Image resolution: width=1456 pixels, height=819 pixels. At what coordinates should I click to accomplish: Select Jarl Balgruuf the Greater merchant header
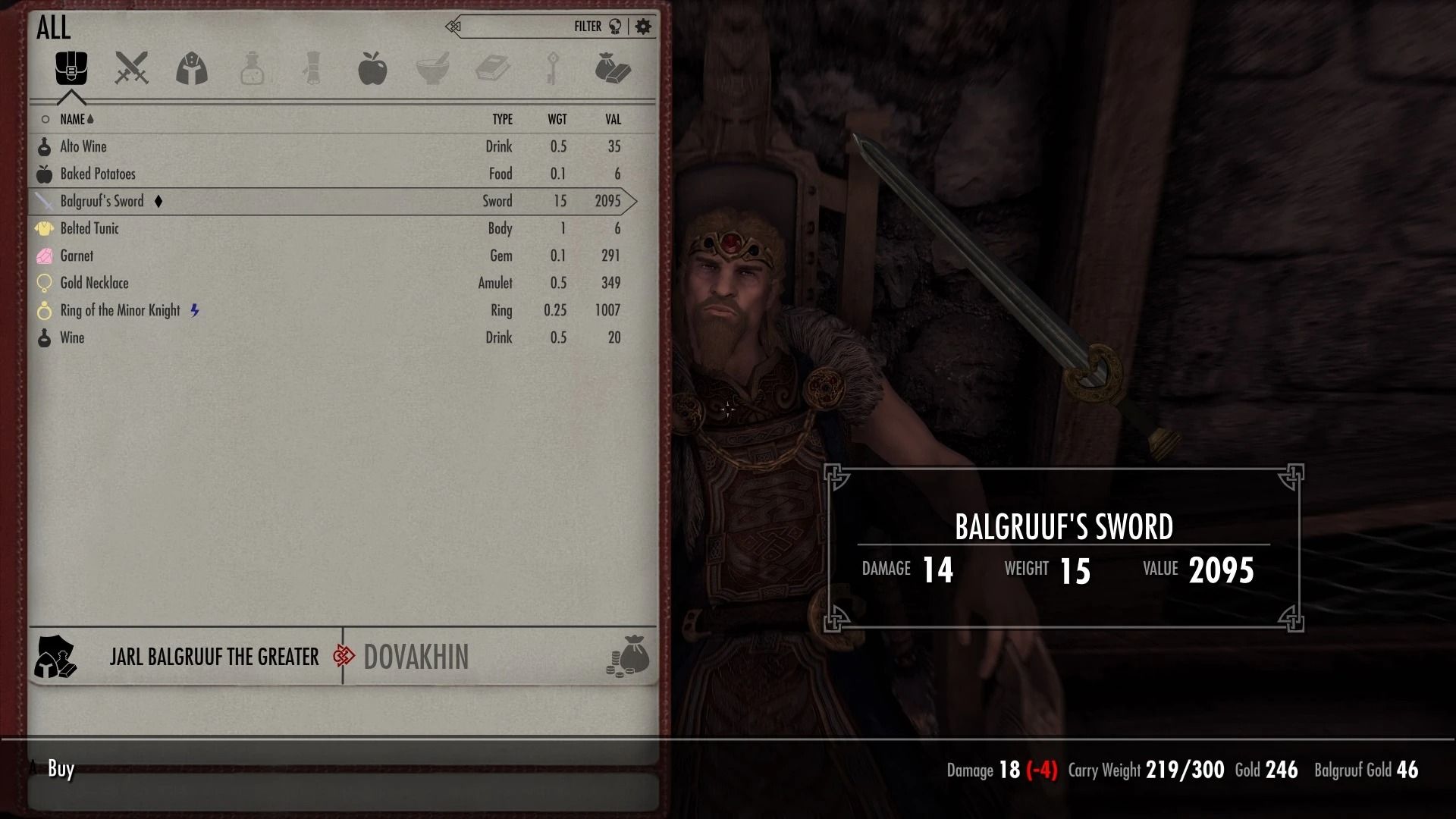tap(215, 657)
